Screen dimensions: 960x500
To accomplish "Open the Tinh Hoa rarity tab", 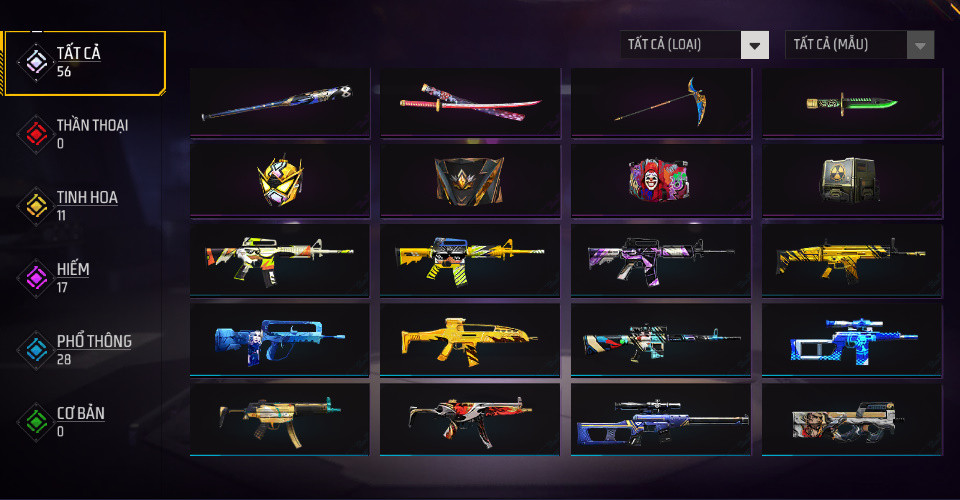I will coord(84,205).
